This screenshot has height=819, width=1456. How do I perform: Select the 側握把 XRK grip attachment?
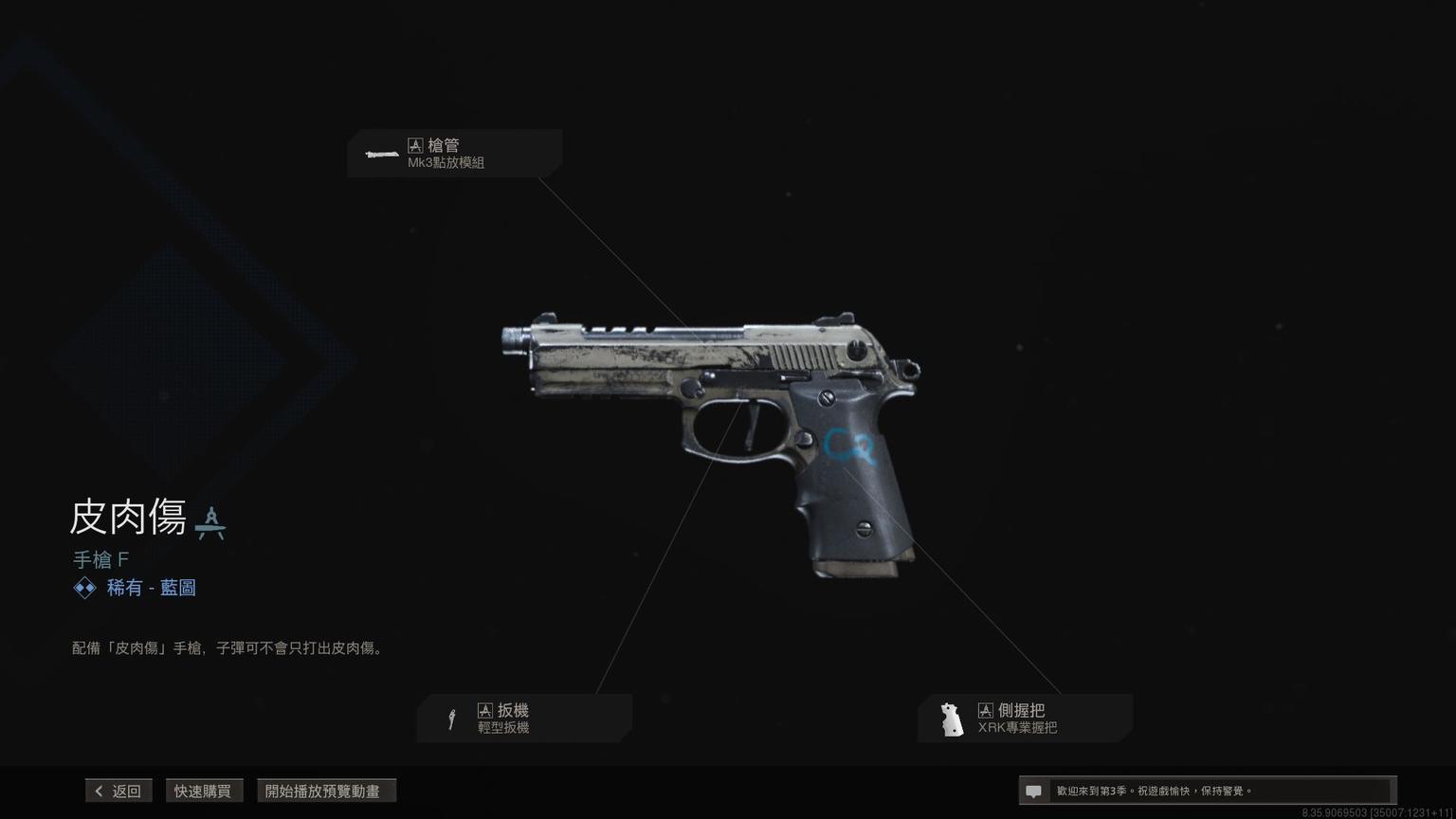(x=1025, y=719)
